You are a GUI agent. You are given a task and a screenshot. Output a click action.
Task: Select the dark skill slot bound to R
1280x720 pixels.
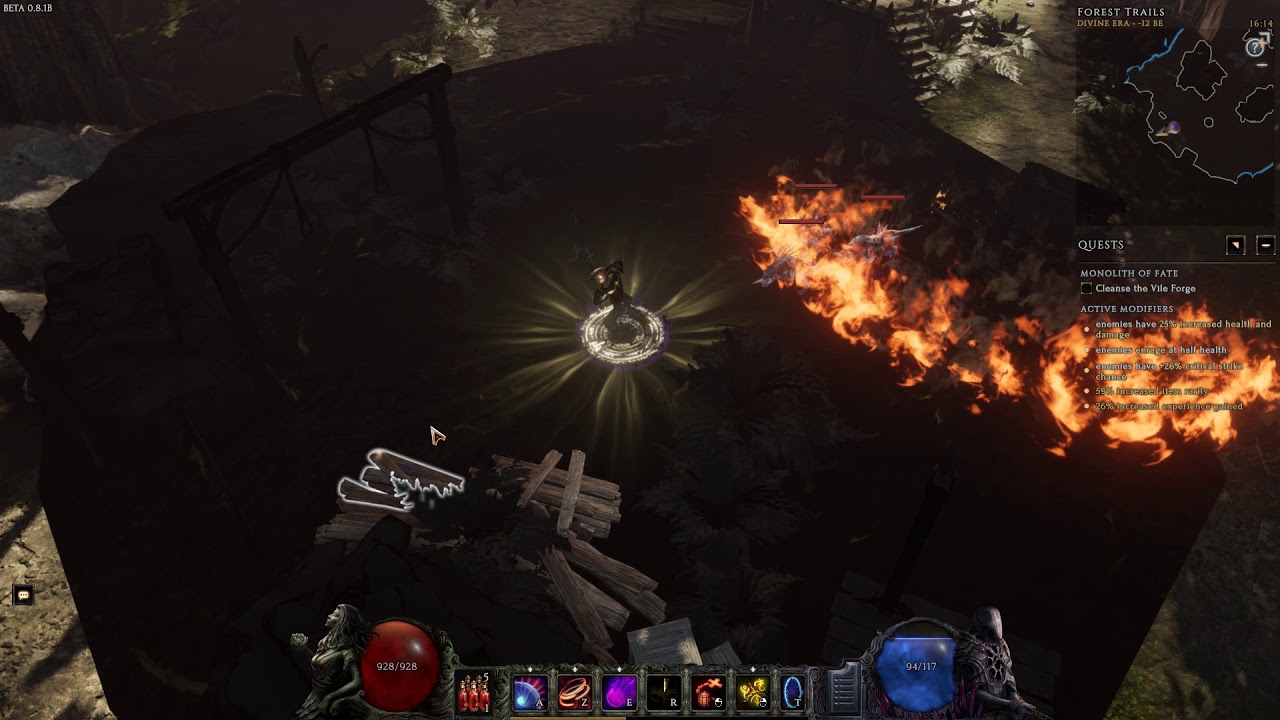663,692
